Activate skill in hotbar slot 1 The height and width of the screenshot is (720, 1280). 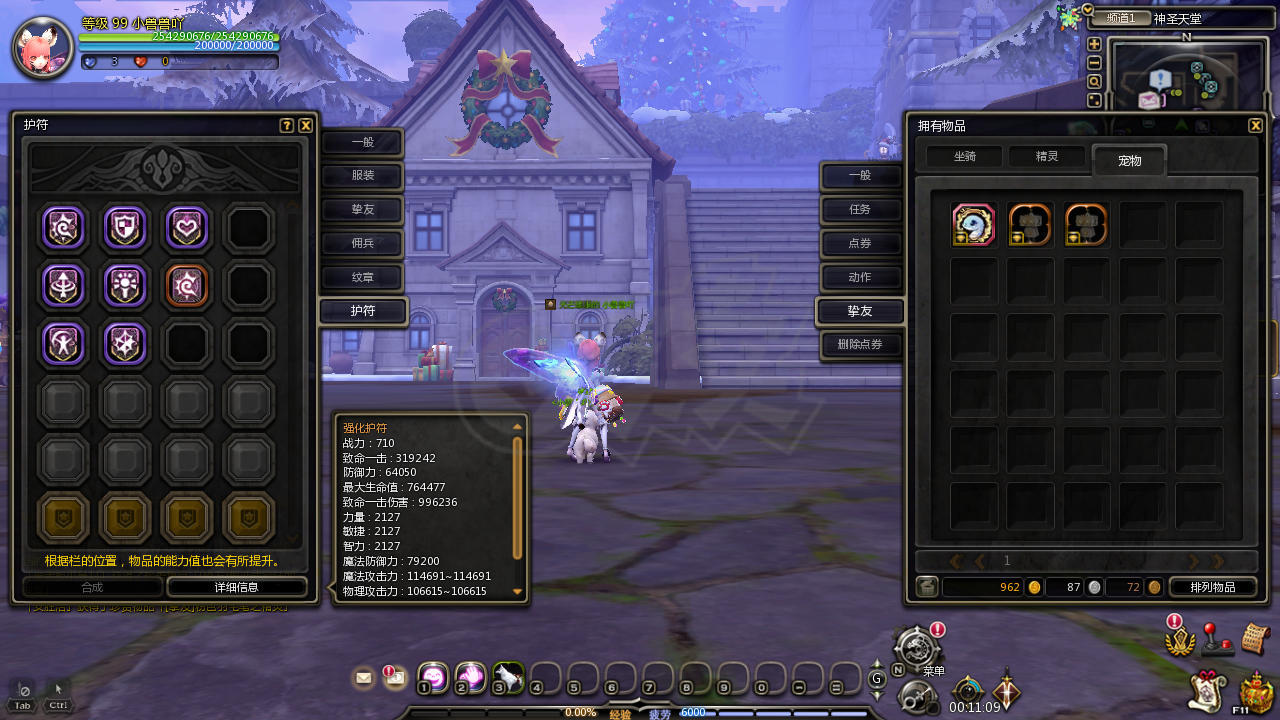point(432,677)
